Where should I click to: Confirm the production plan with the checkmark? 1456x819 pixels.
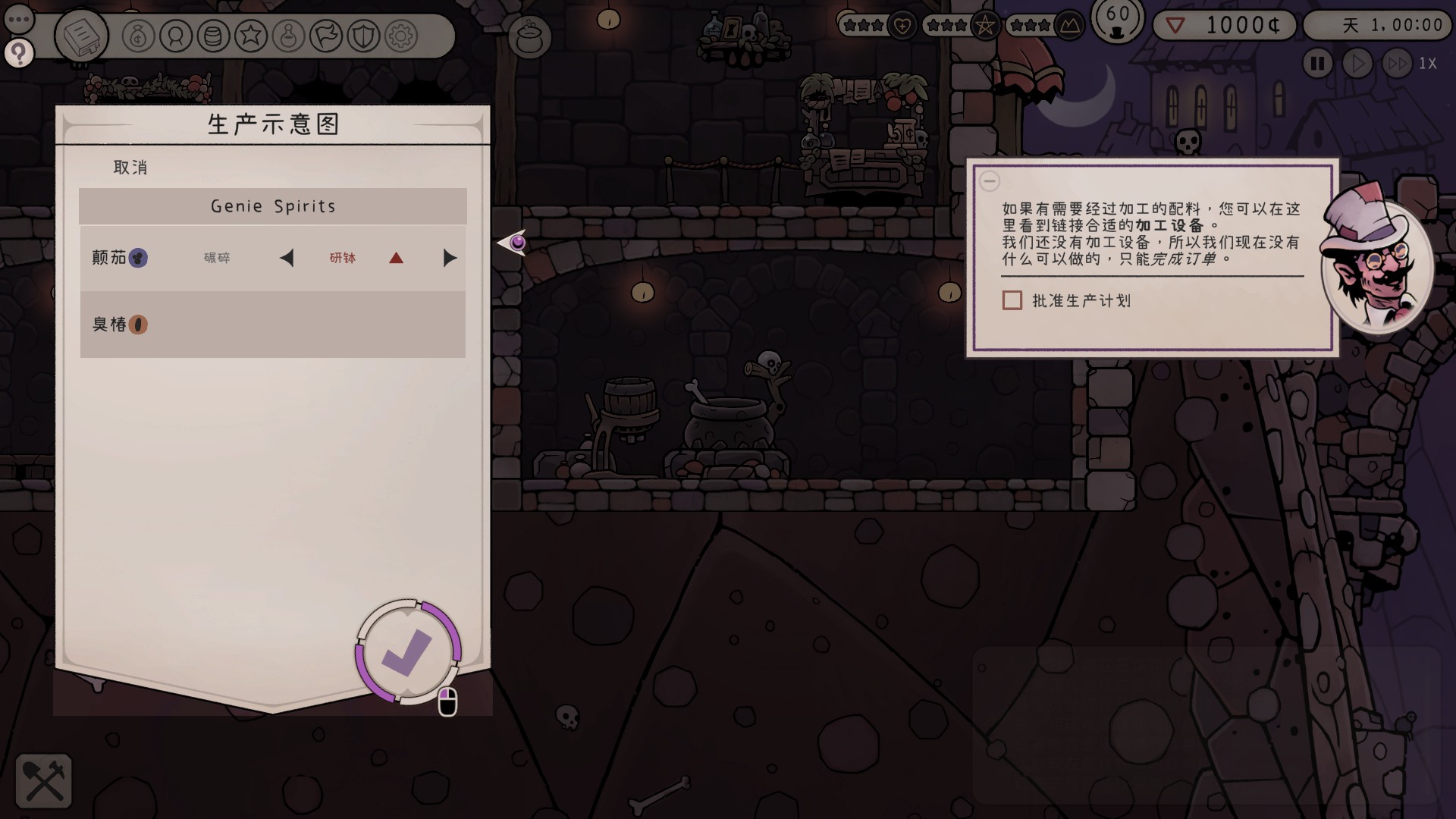pos(408,652)
